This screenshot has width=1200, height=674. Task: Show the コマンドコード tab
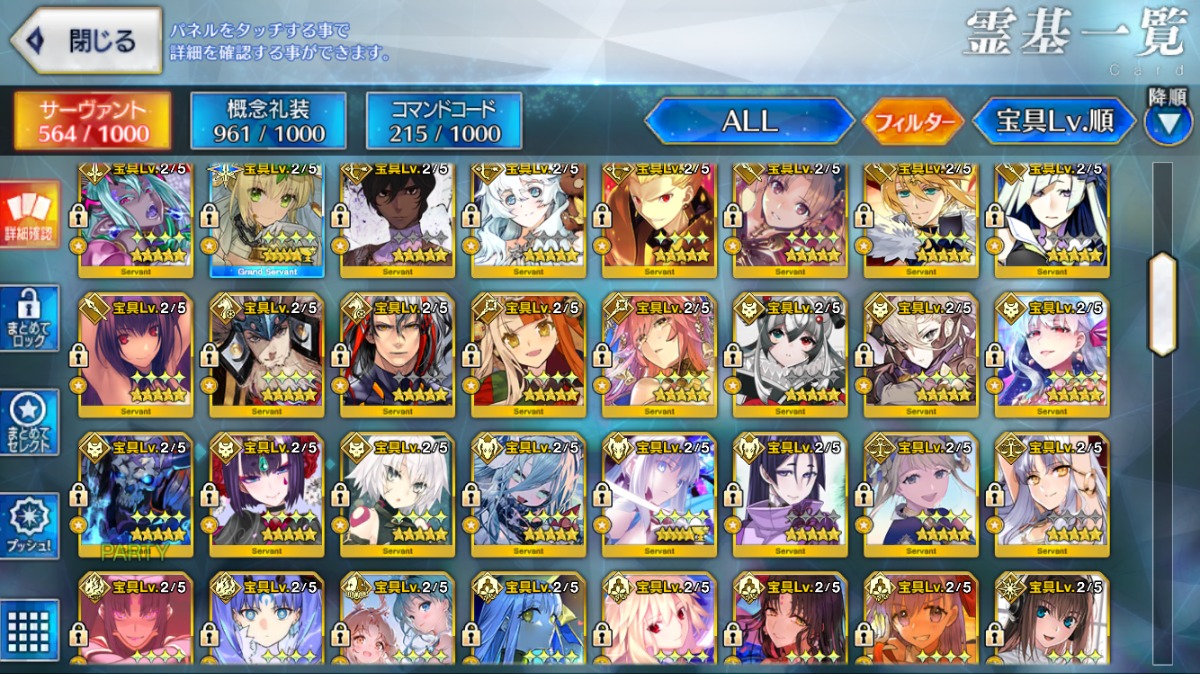444,121
